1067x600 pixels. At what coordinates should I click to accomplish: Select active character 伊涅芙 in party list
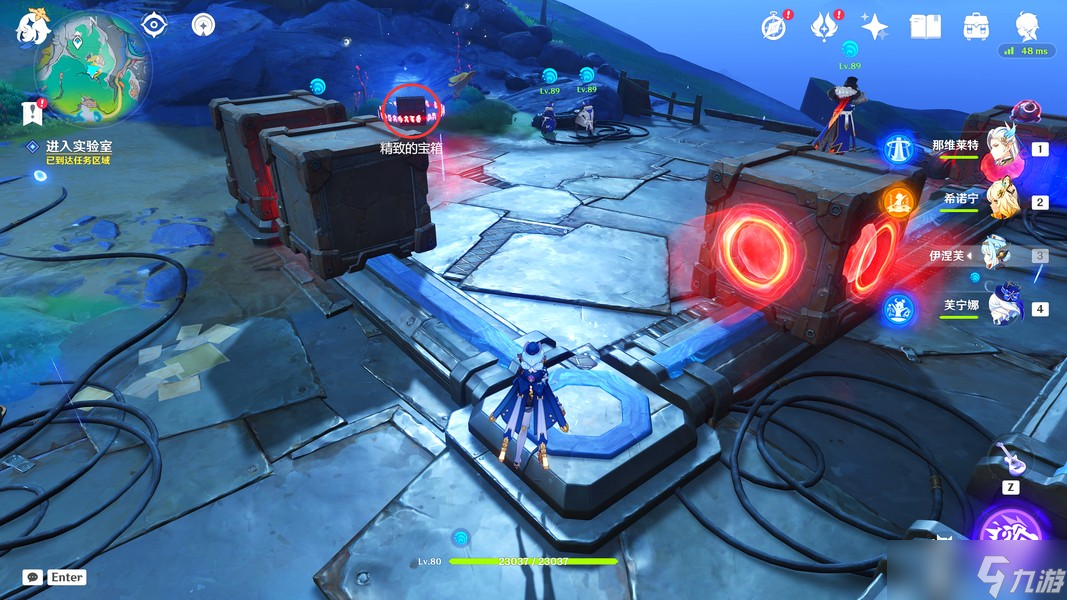(x=998, y=255)
